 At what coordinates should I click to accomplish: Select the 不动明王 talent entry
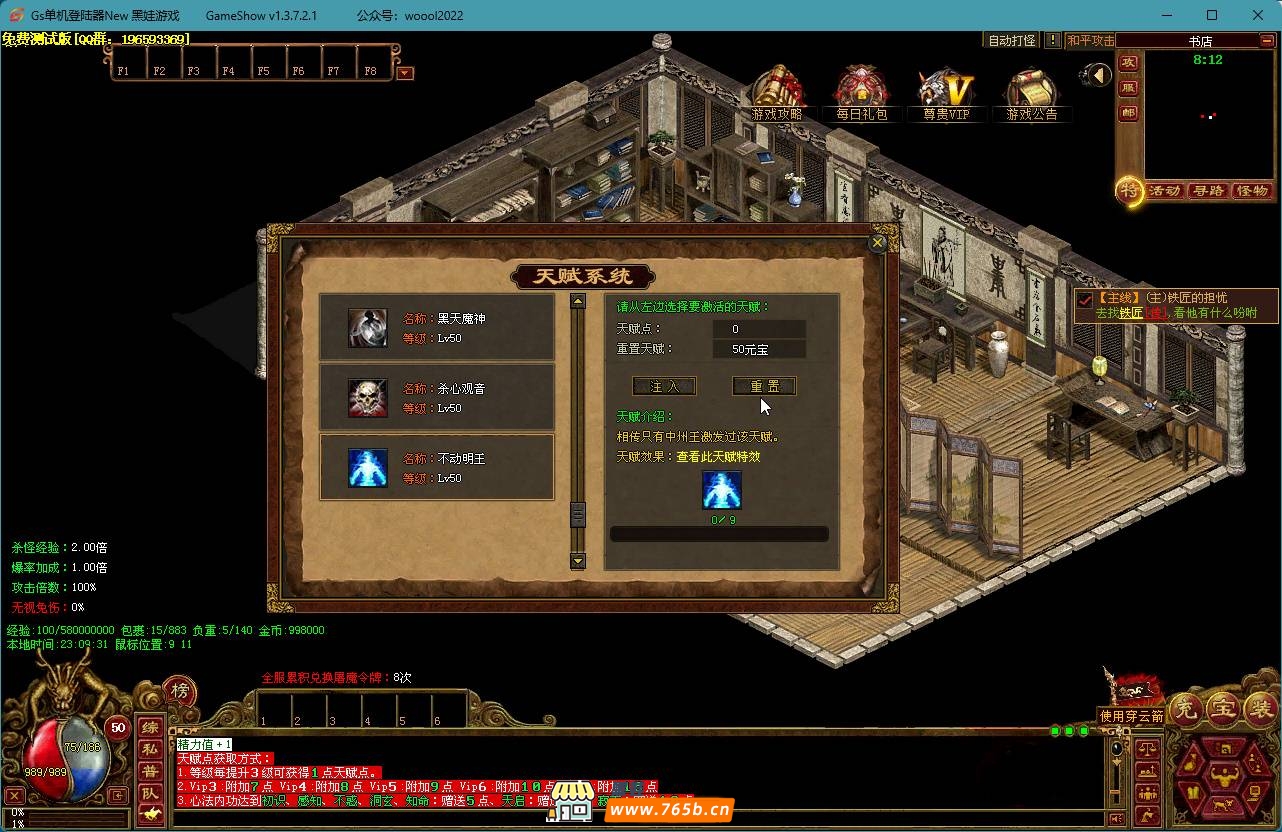436,468
